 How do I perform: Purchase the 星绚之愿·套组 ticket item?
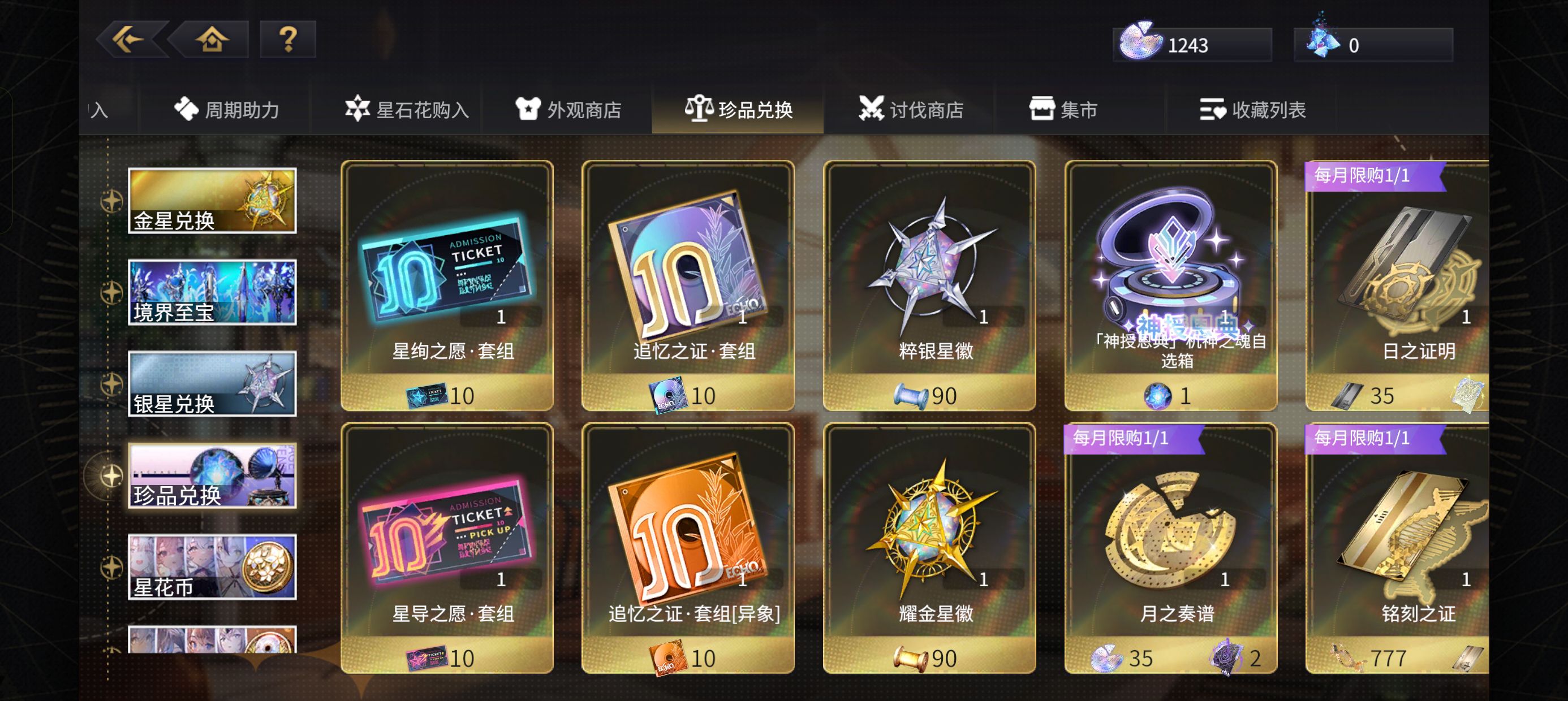click(447, 286)
